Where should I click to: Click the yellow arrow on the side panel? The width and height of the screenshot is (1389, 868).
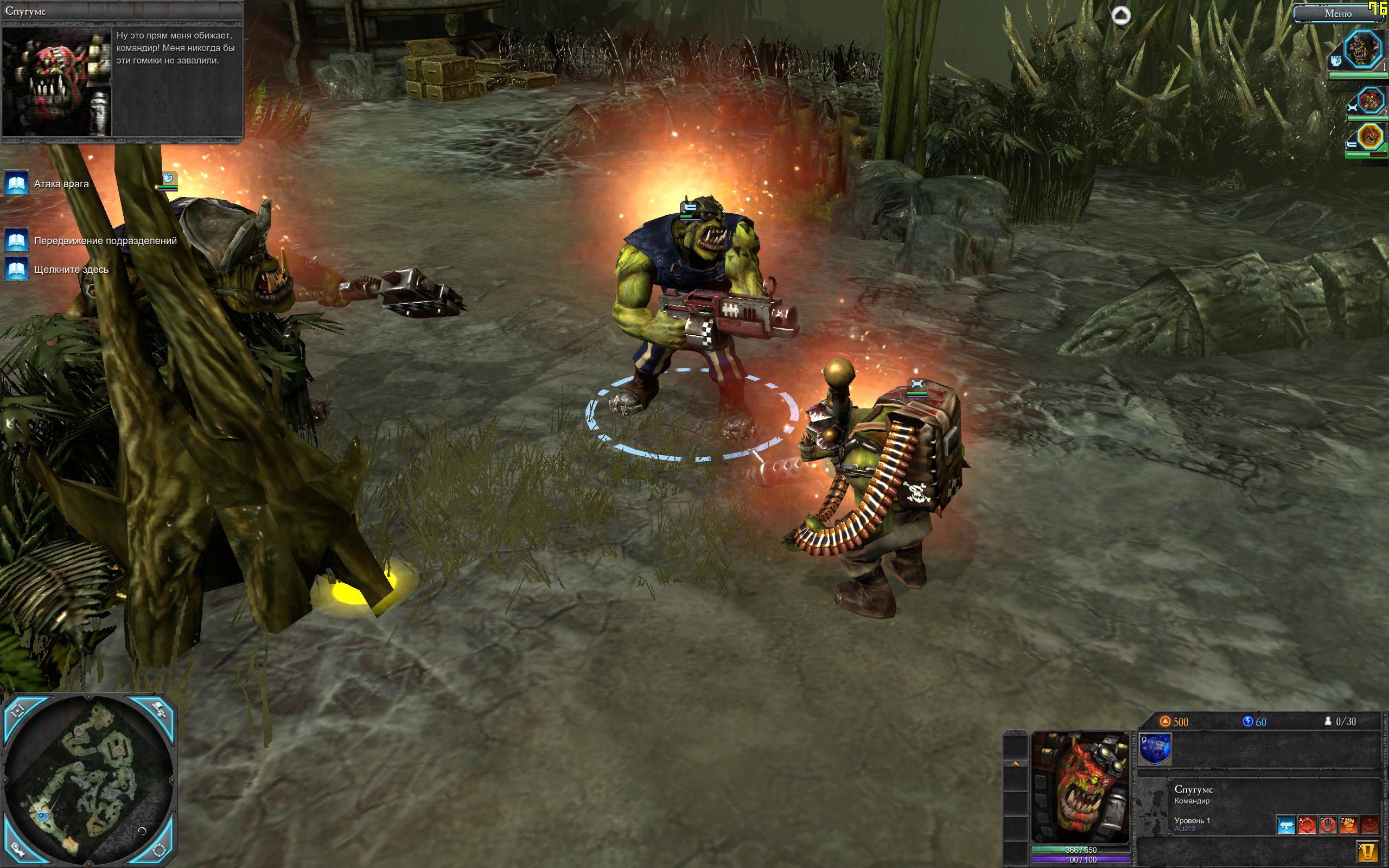coord(1015,763)
